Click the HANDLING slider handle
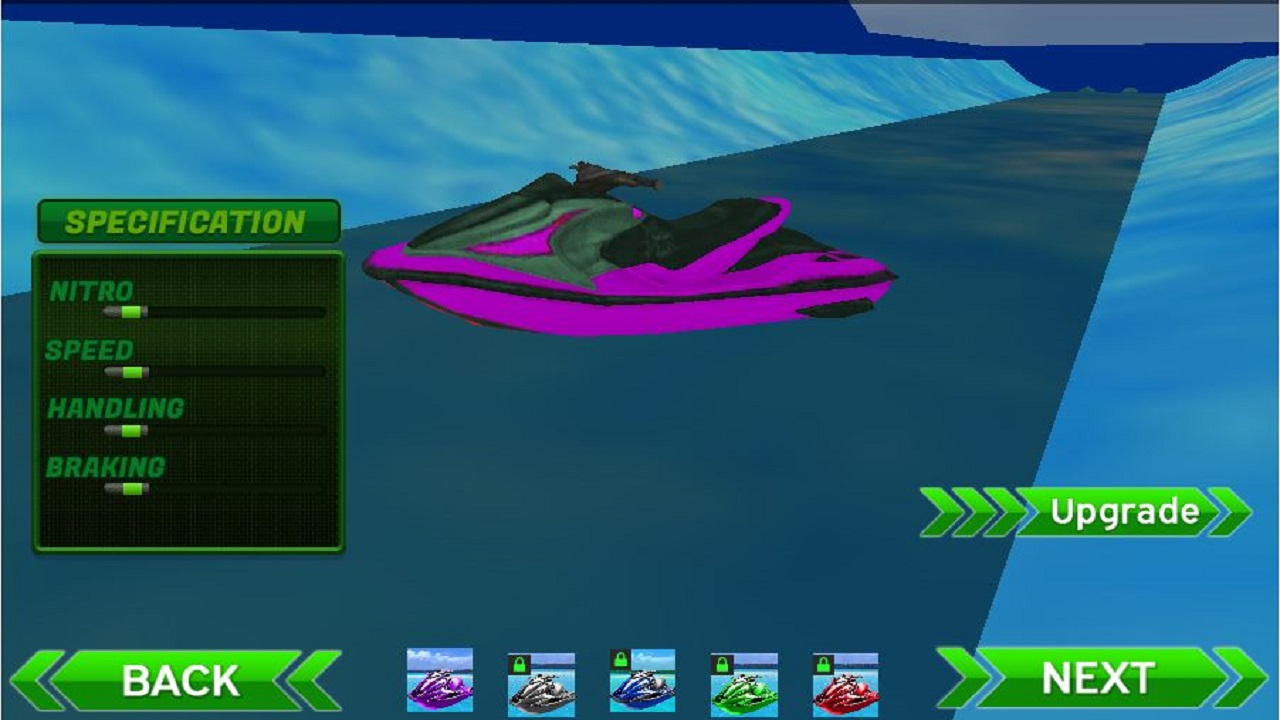1280x720 pixels. point(132,430)
